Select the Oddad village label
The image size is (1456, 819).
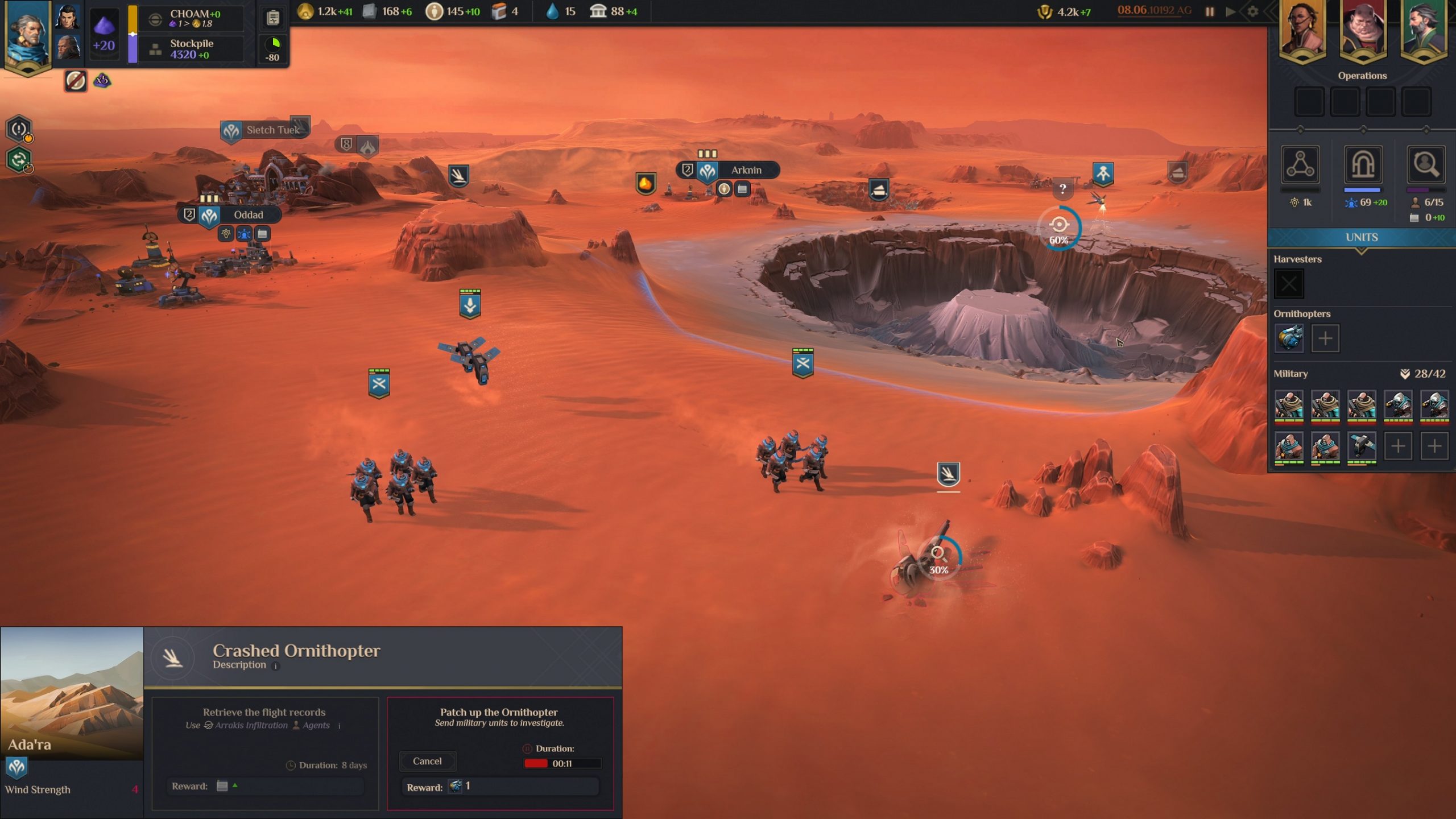pyautogui.click(x=248, y=215)
